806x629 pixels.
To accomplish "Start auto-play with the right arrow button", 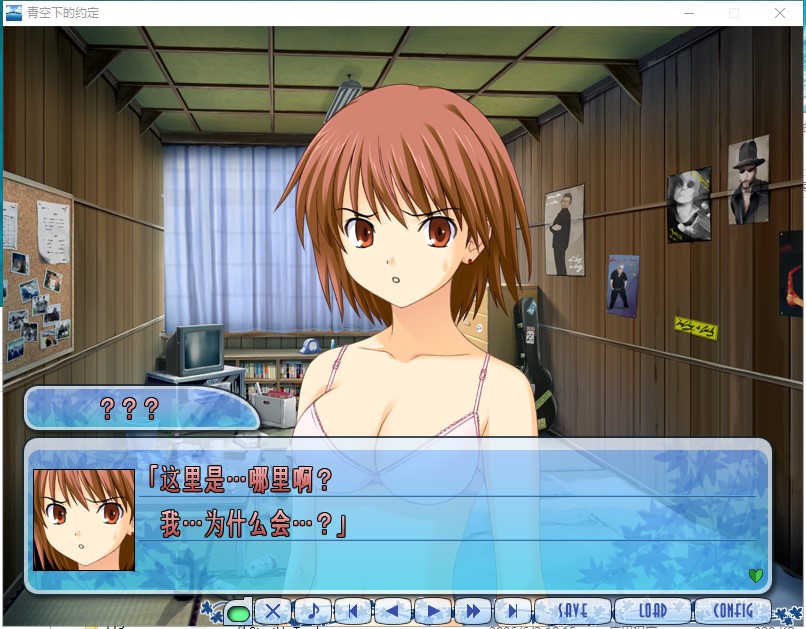I will (433, 610).
